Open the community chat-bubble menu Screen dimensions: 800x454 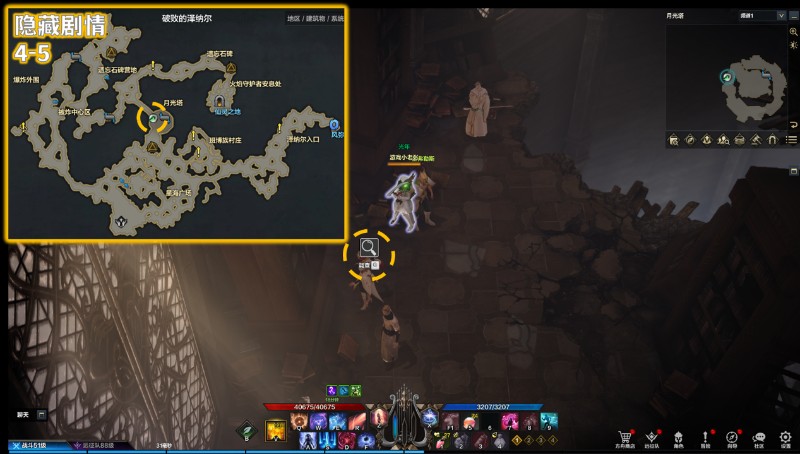coord(759,438)
